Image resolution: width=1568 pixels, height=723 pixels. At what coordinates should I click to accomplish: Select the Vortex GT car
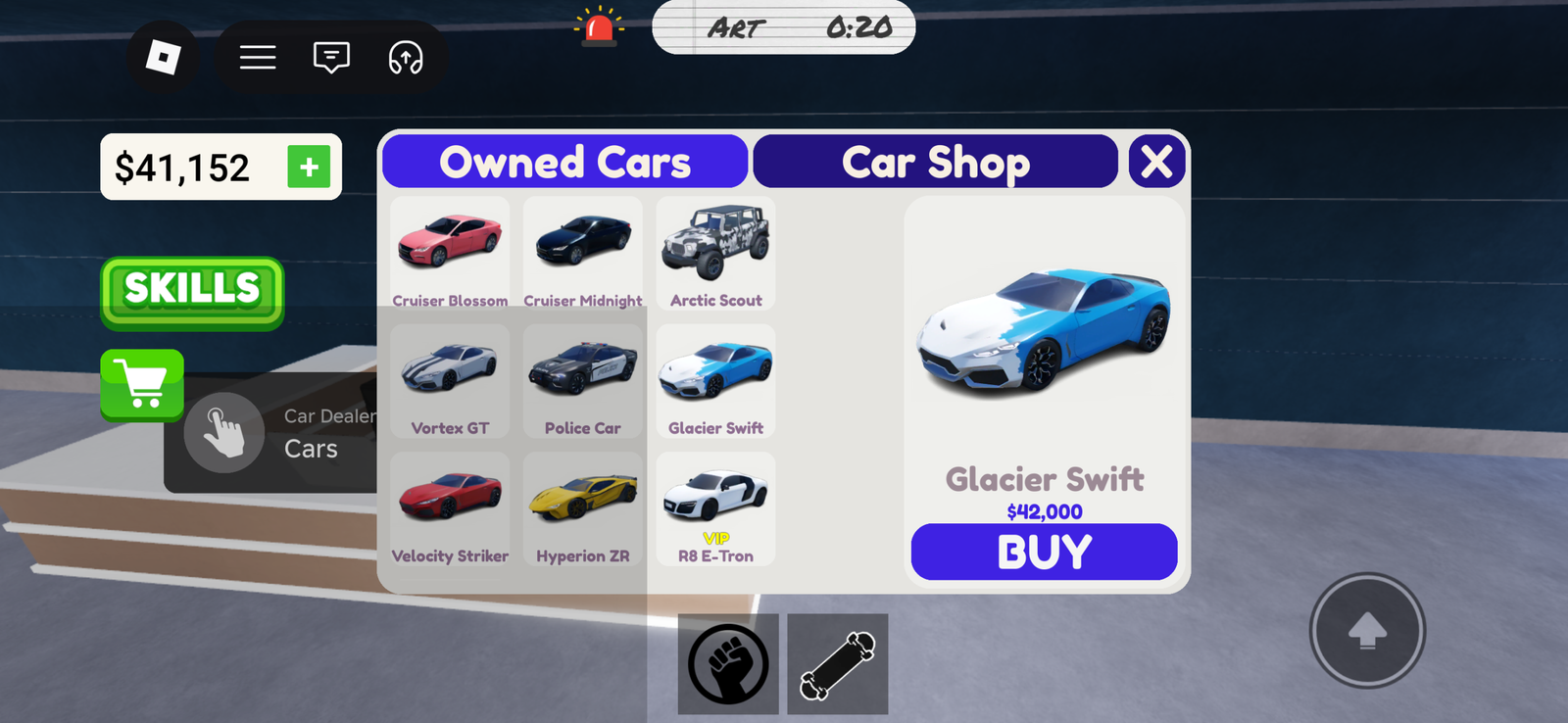click(450, 380)
